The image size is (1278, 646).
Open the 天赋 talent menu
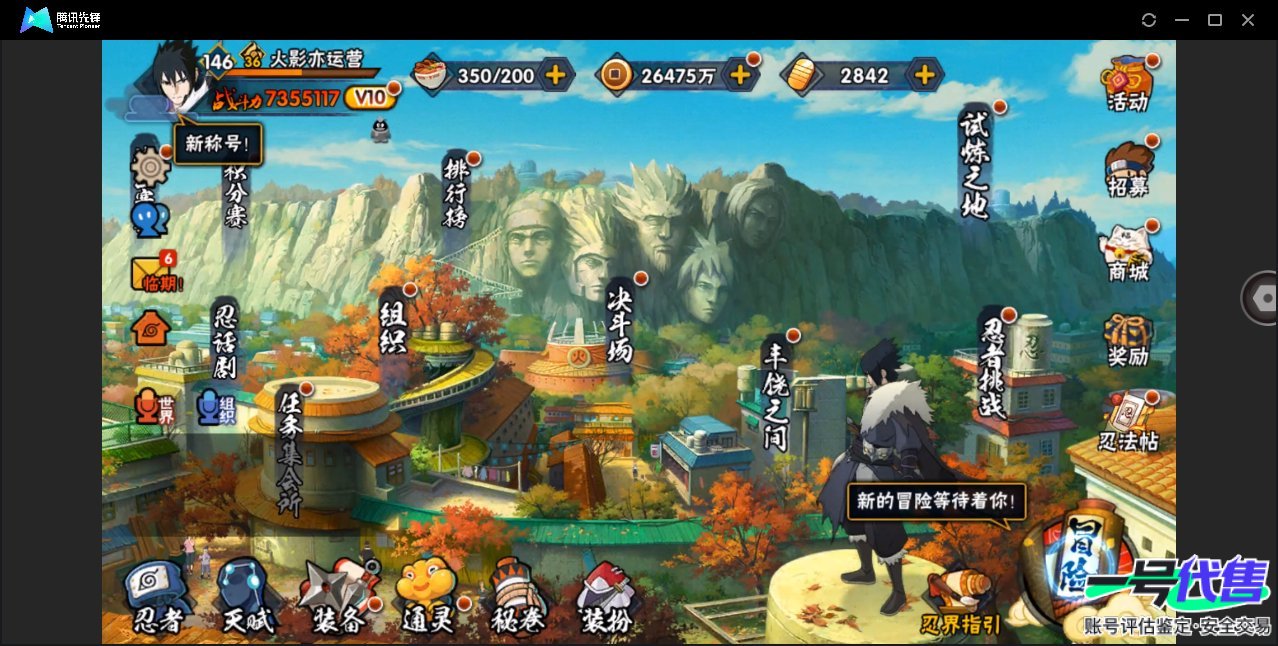coord(246,597)
